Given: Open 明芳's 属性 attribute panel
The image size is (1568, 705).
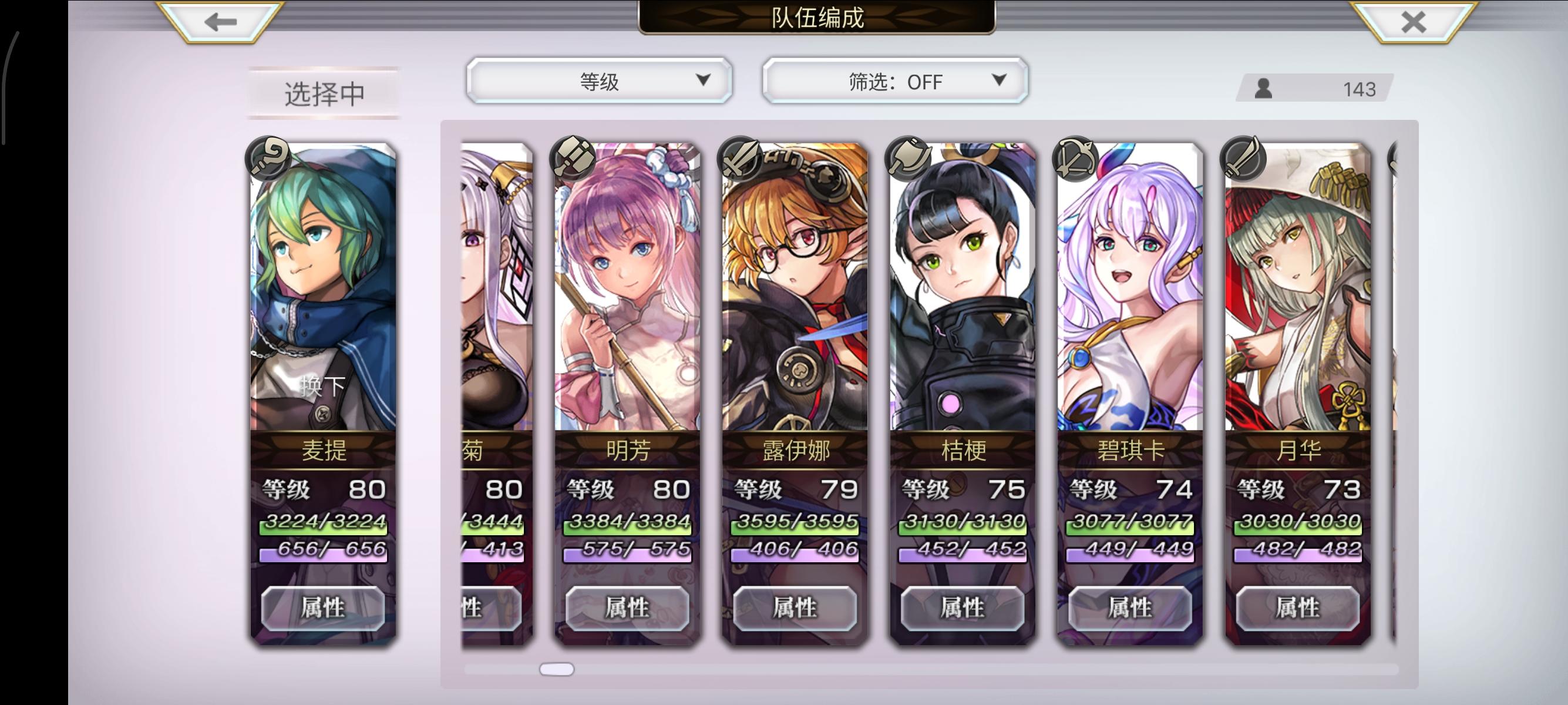Looking at the screenshot, I should point(626,607).
